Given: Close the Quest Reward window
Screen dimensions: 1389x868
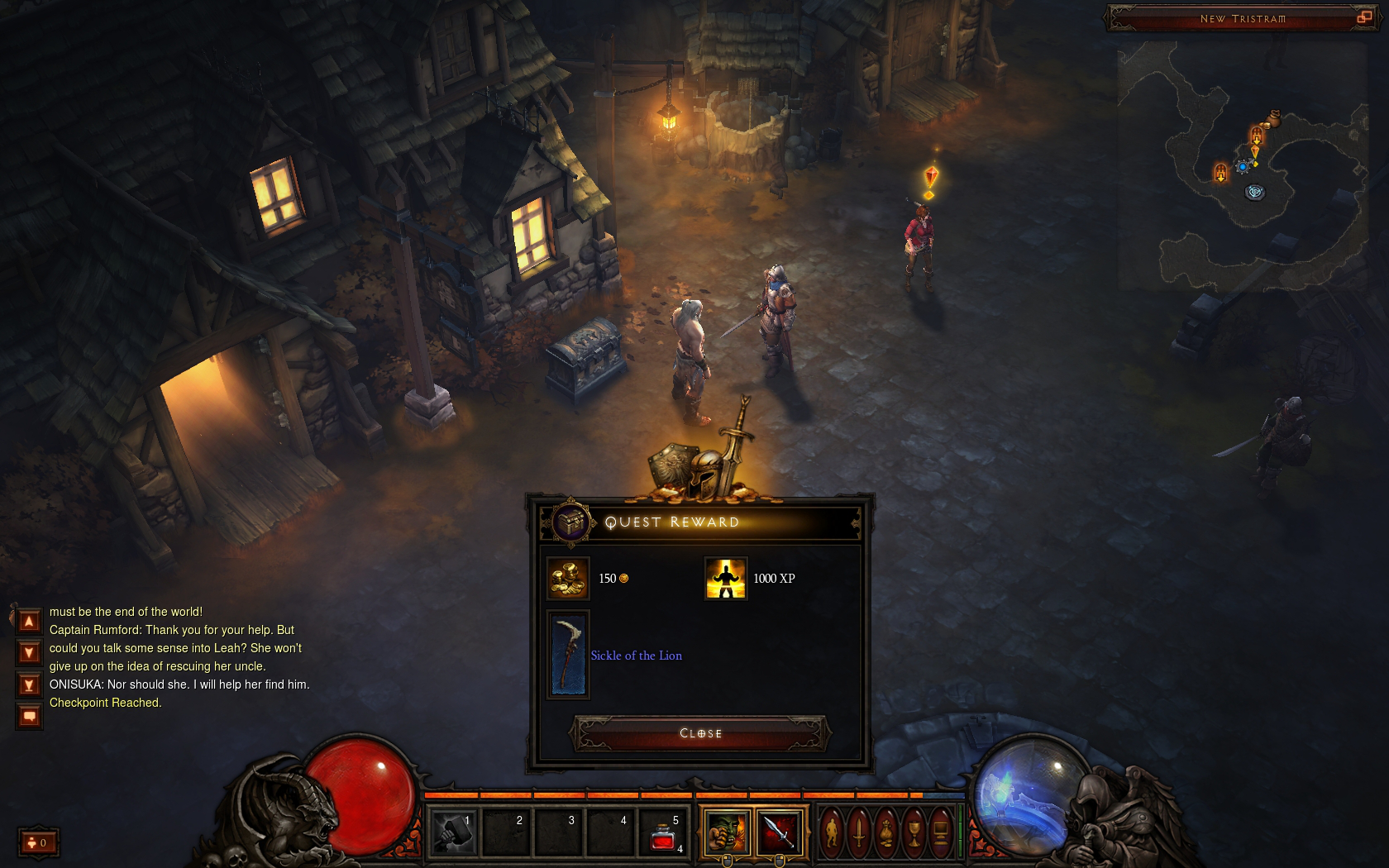Looking at the screenshot, I should coord(700,733).
